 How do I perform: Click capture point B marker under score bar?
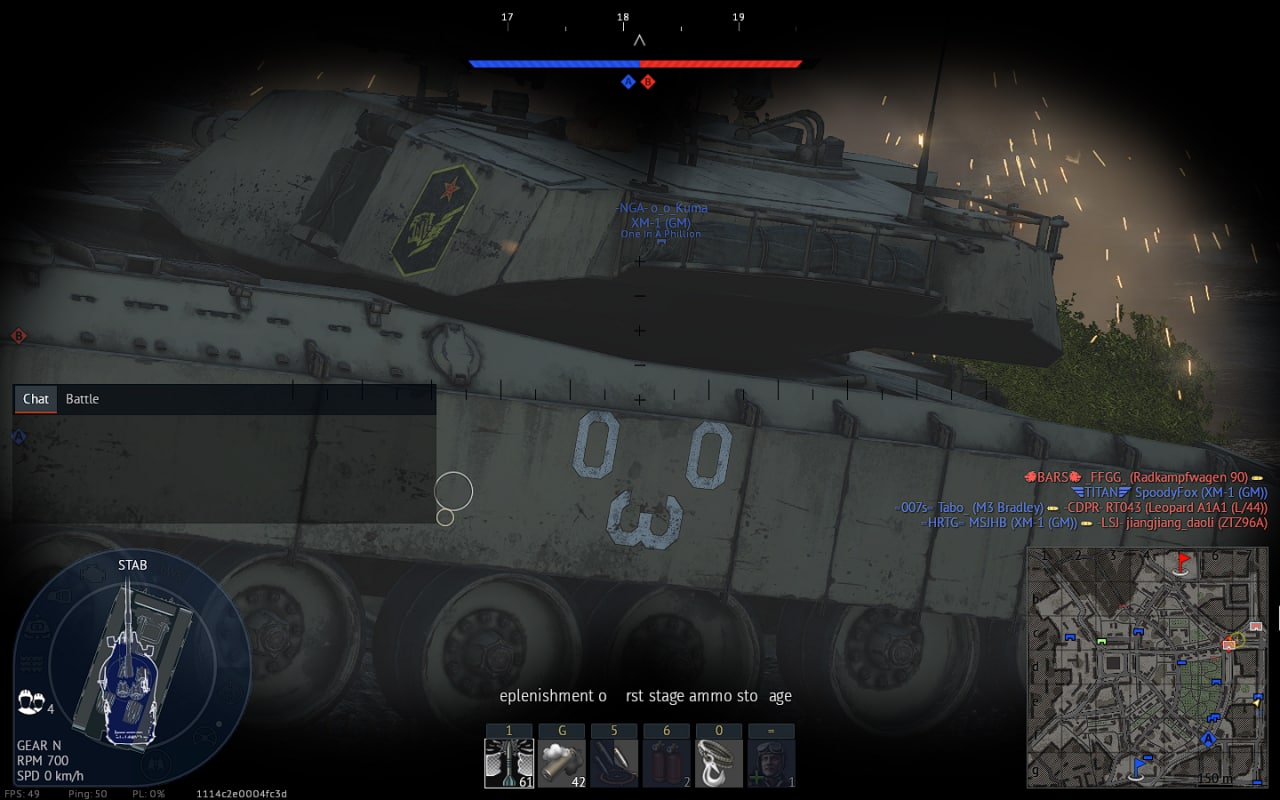tap(648, 82)
